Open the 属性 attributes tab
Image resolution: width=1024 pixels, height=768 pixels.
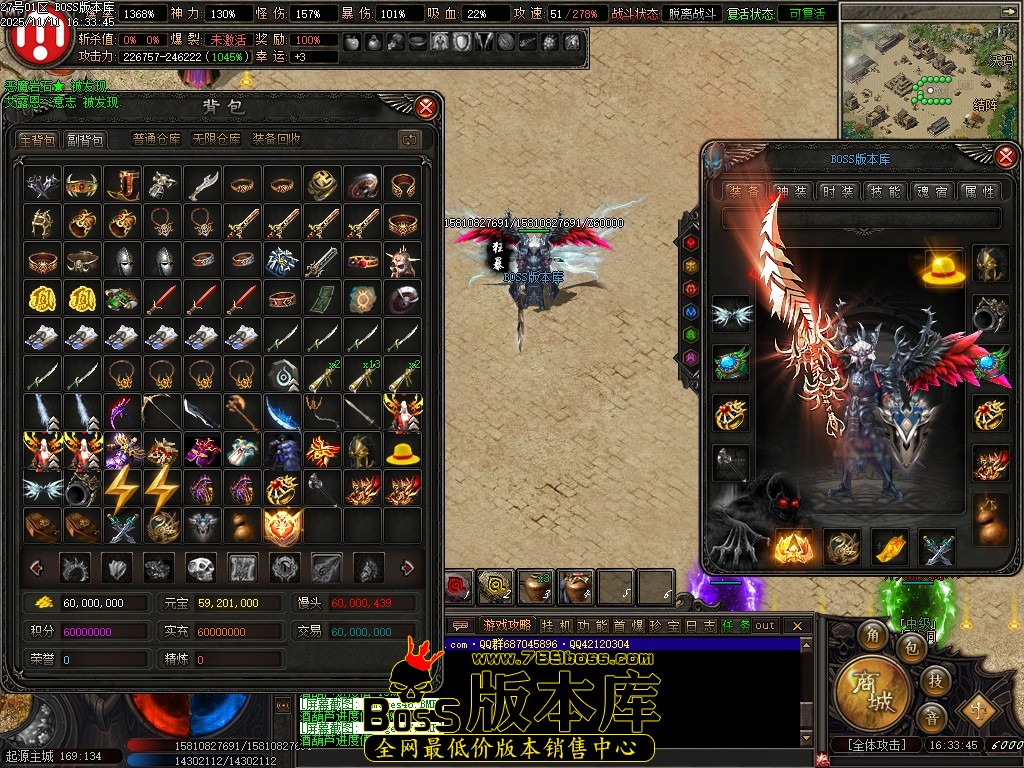pyautogui.click(x=977, y=191)
